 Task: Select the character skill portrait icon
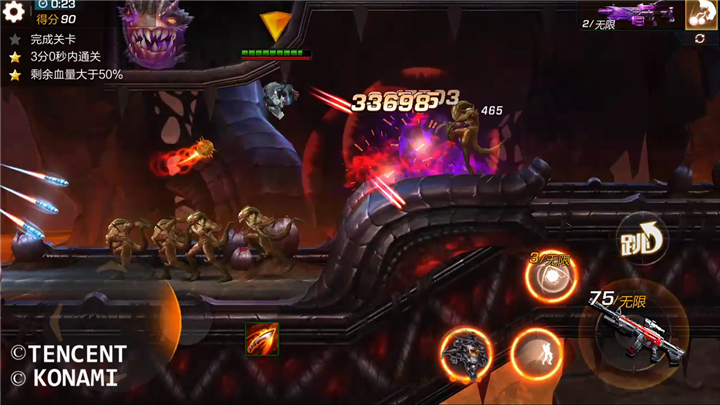click(x=701, y=13)
